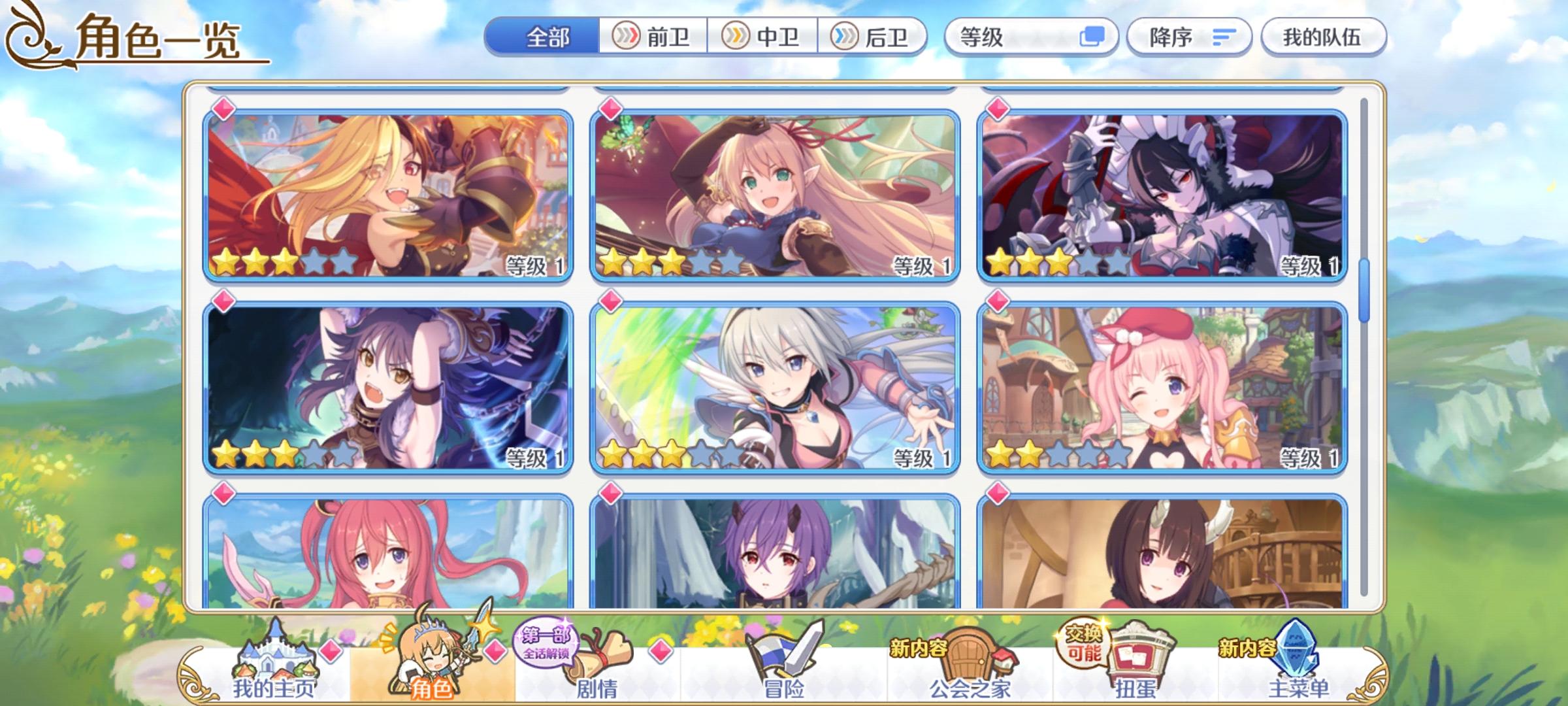Click the pink gem icon on a character card

[x=223, y=110]
